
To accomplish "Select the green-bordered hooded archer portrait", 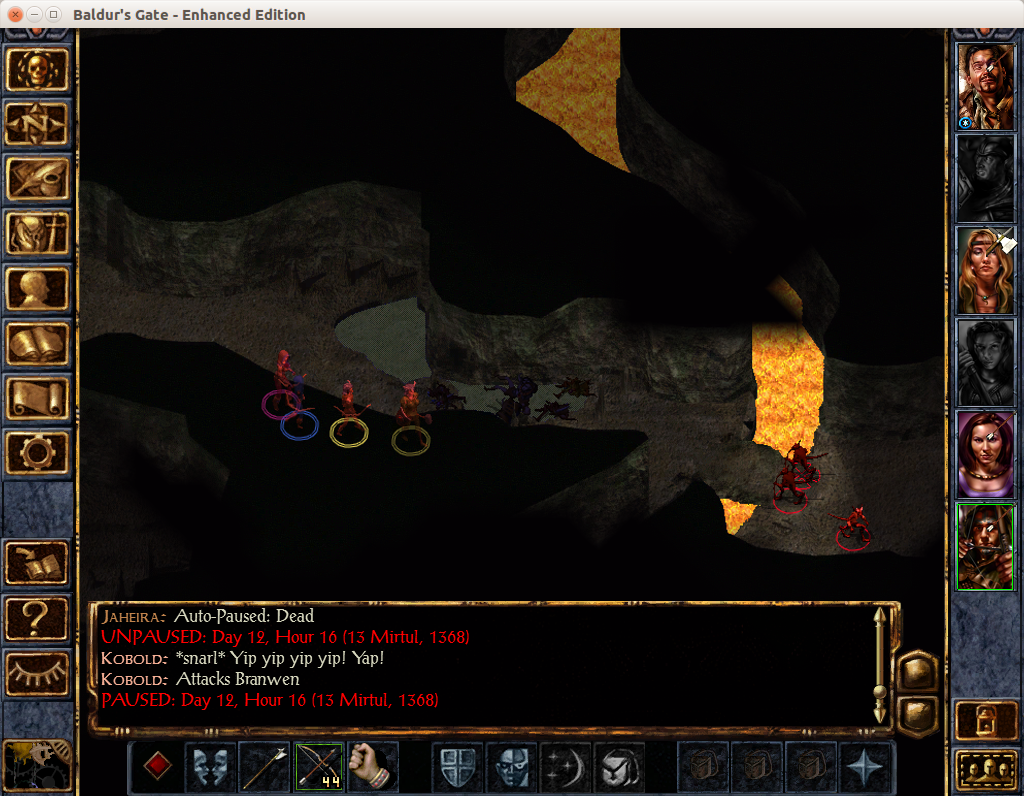I will [x=985, y=546].
